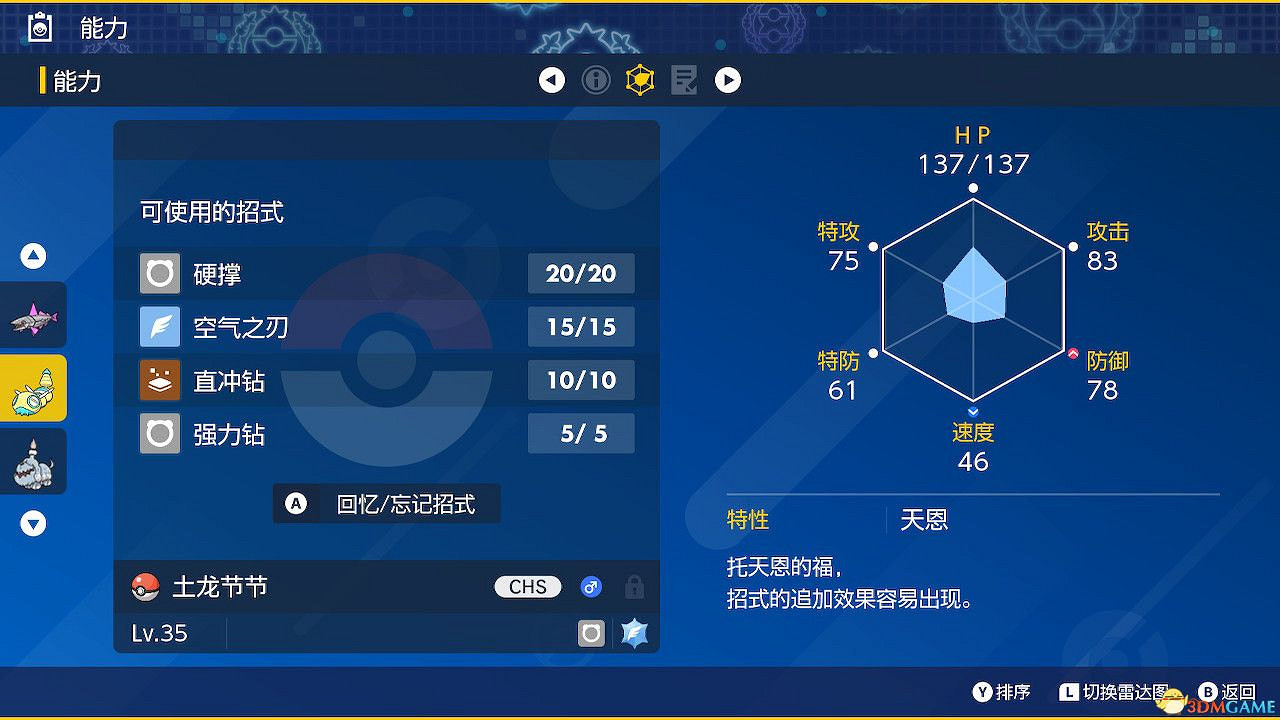The height and width of the screenshot is (720, 1280).
Task: Click the lock icon beside the gender symbol
Action: [x=633, y=587]
